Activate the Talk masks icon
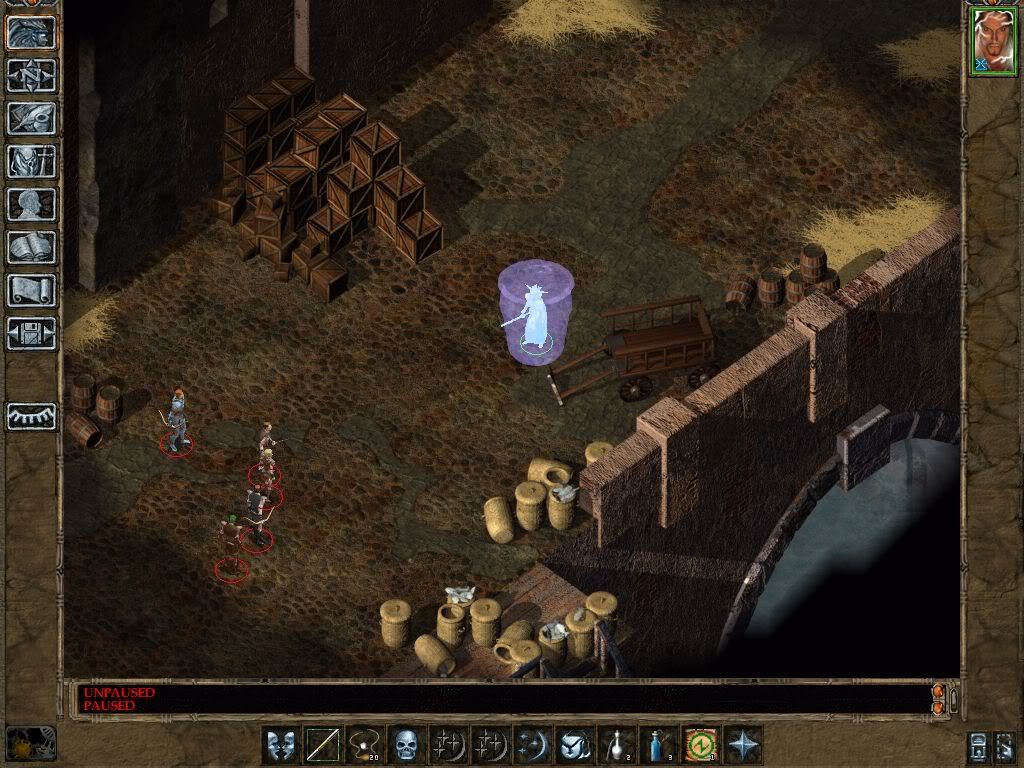Screen dimensions: 1024x768 pos(281,745)
